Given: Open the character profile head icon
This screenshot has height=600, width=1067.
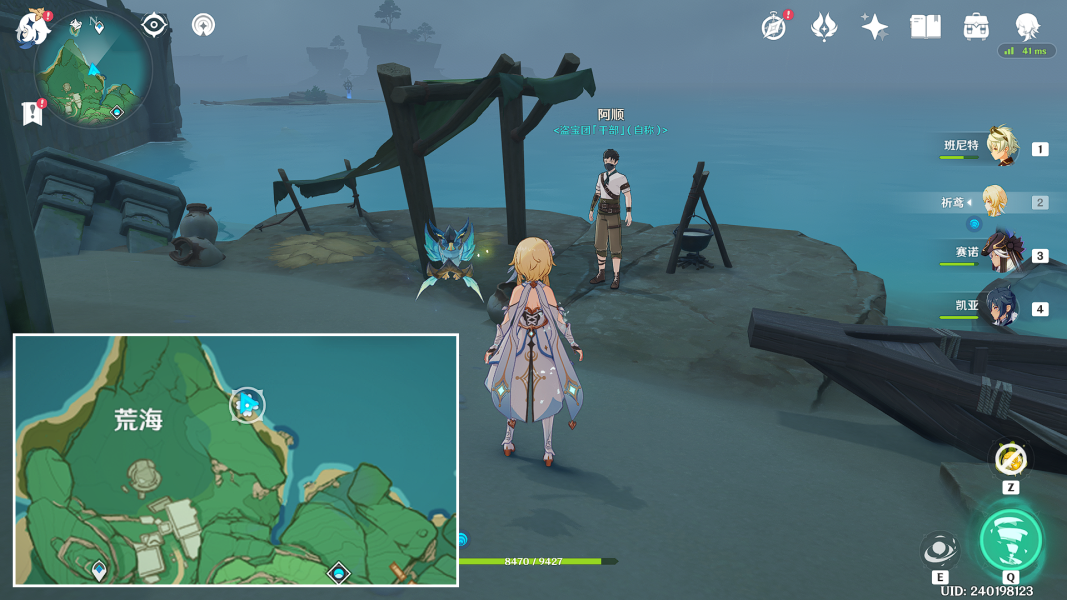Looking at the screenshot, I should (1027, 25).
